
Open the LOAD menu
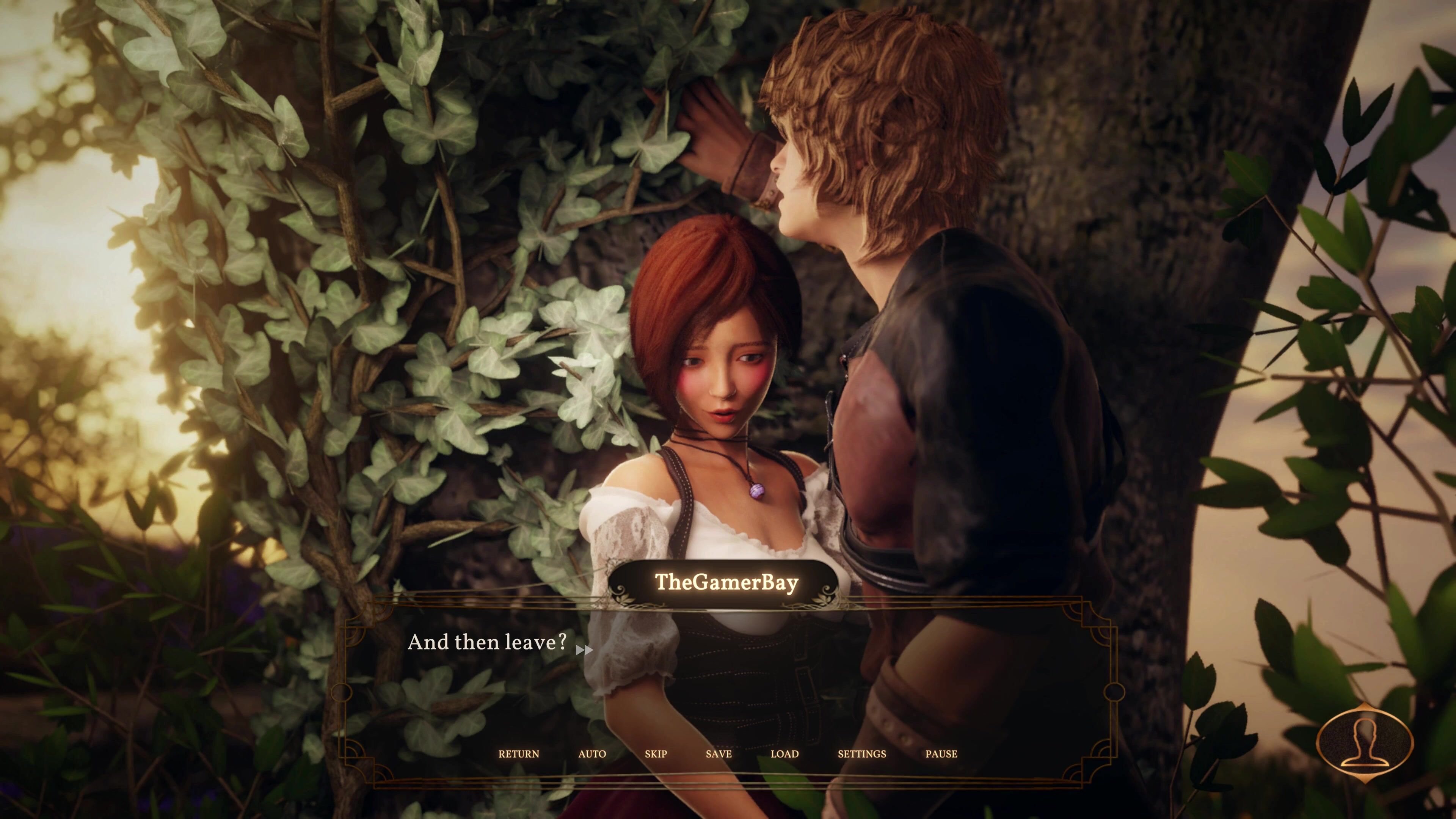pos(784,754)
